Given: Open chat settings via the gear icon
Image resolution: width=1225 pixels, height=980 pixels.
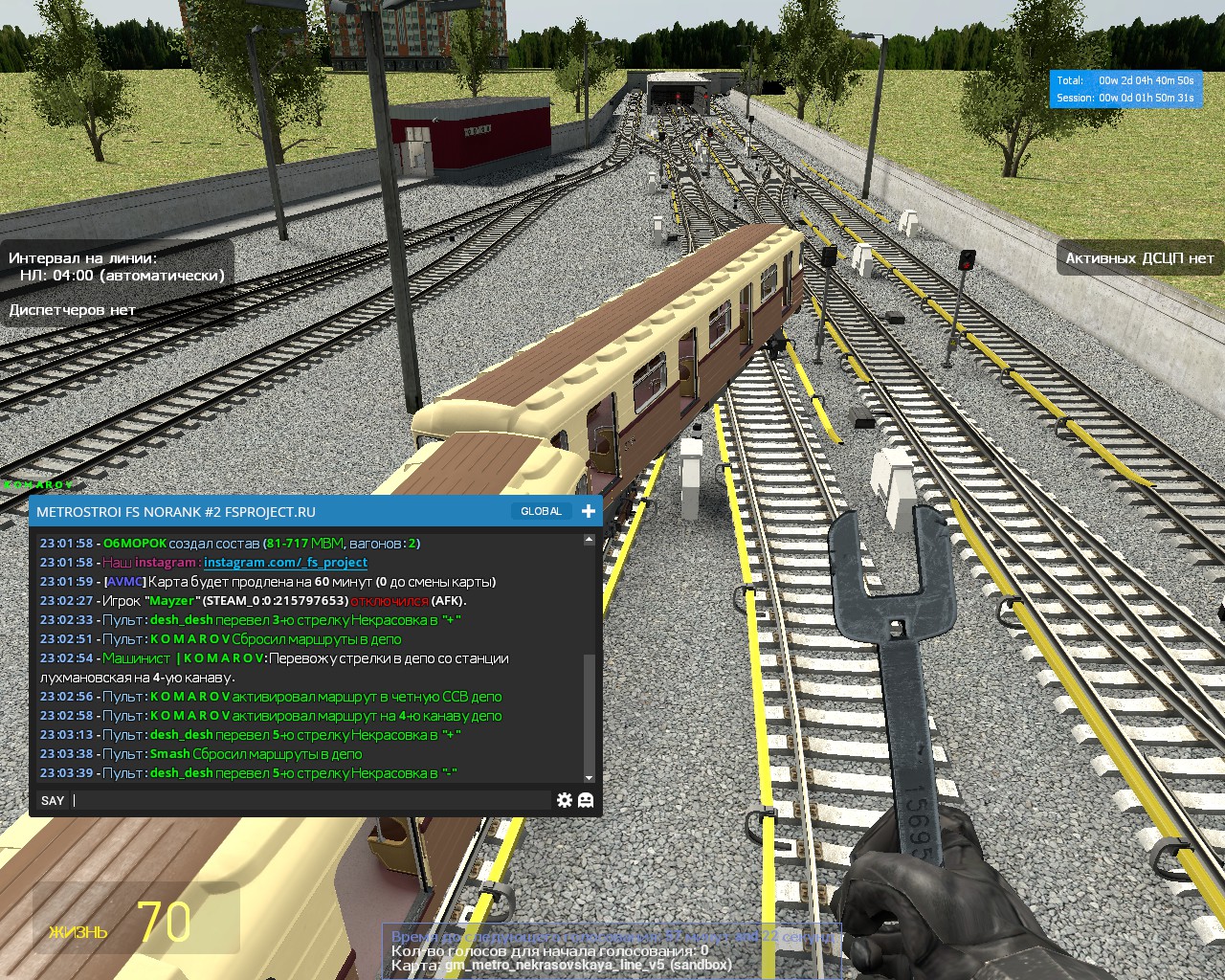Looking at the screenshot, I should [565, 800].
